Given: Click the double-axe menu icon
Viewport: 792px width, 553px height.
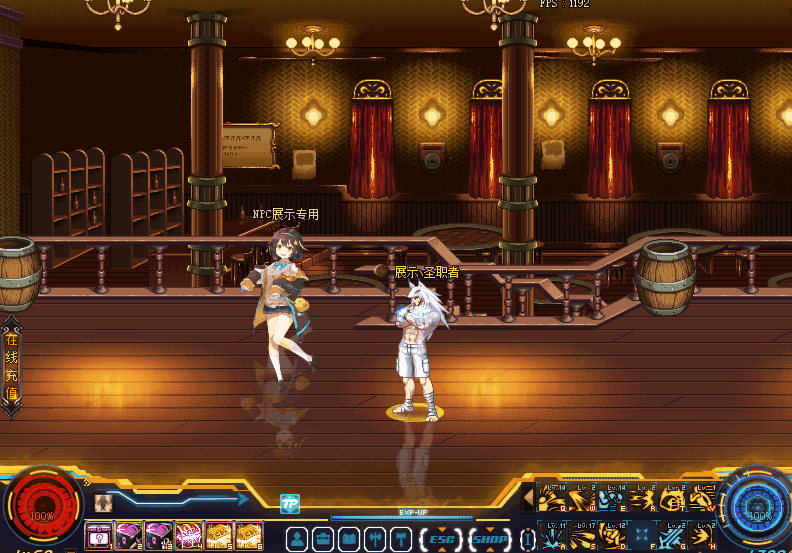Looking at the screenshot, I should pos(375,539).
